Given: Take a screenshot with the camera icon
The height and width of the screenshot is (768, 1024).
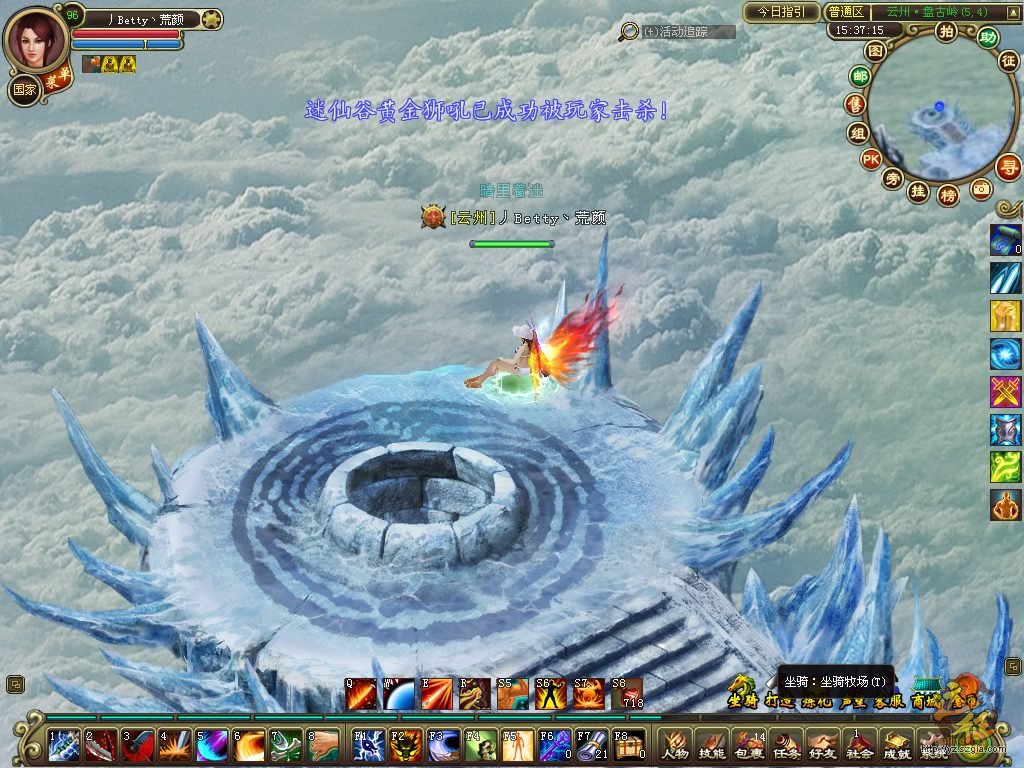Looking at the screenshot, I should tap(981, 188).
